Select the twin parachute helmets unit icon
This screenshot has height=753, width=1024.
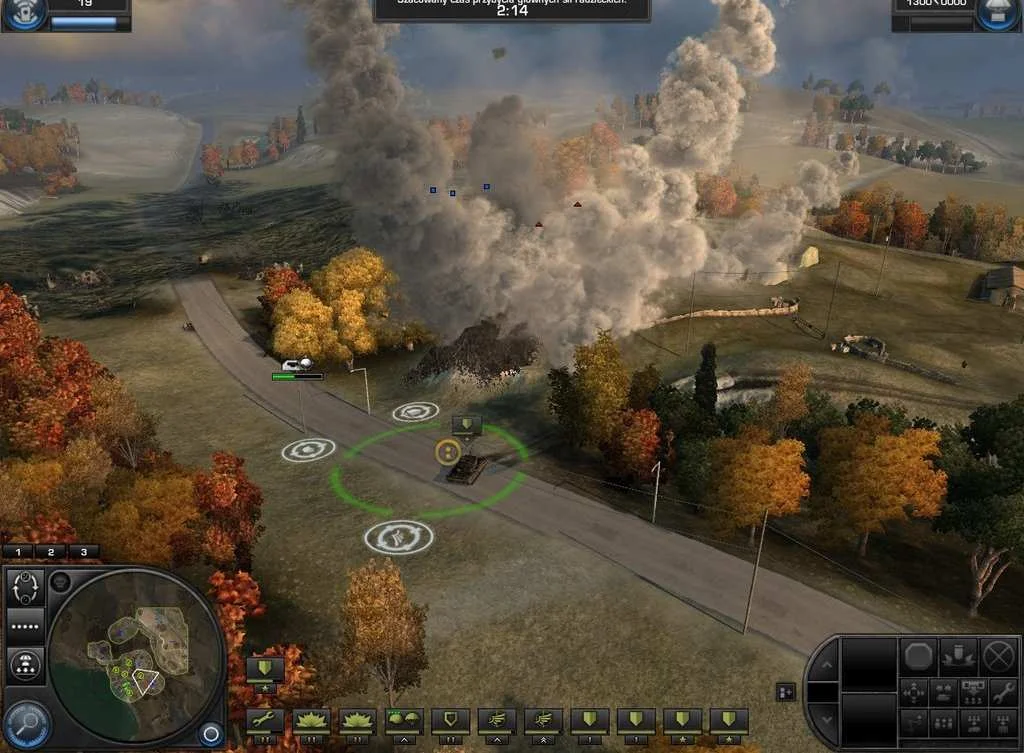tap(404, 721)
